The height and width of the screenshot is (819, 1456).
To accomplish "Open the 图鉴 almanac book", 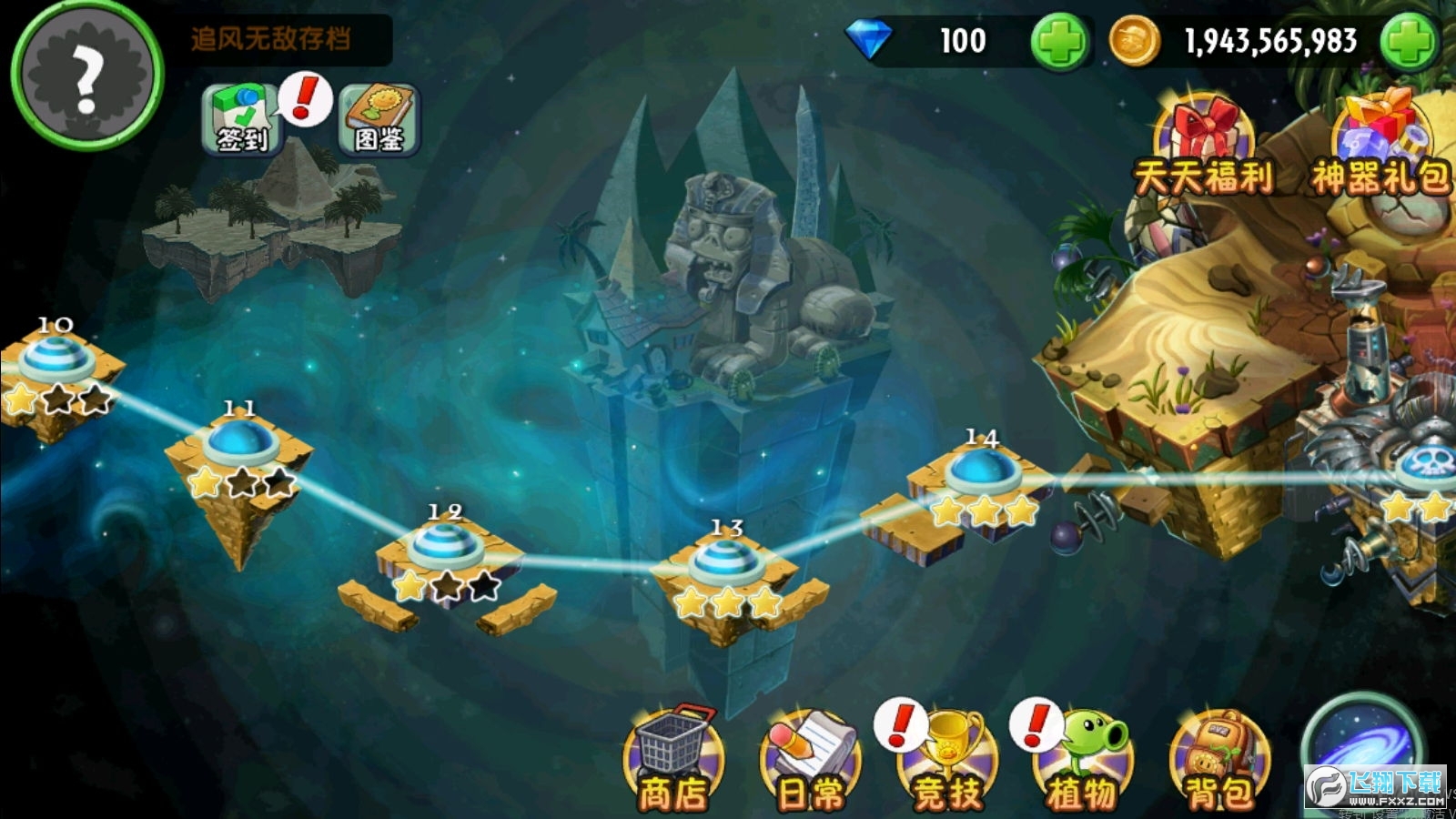I will click(379, 118).
